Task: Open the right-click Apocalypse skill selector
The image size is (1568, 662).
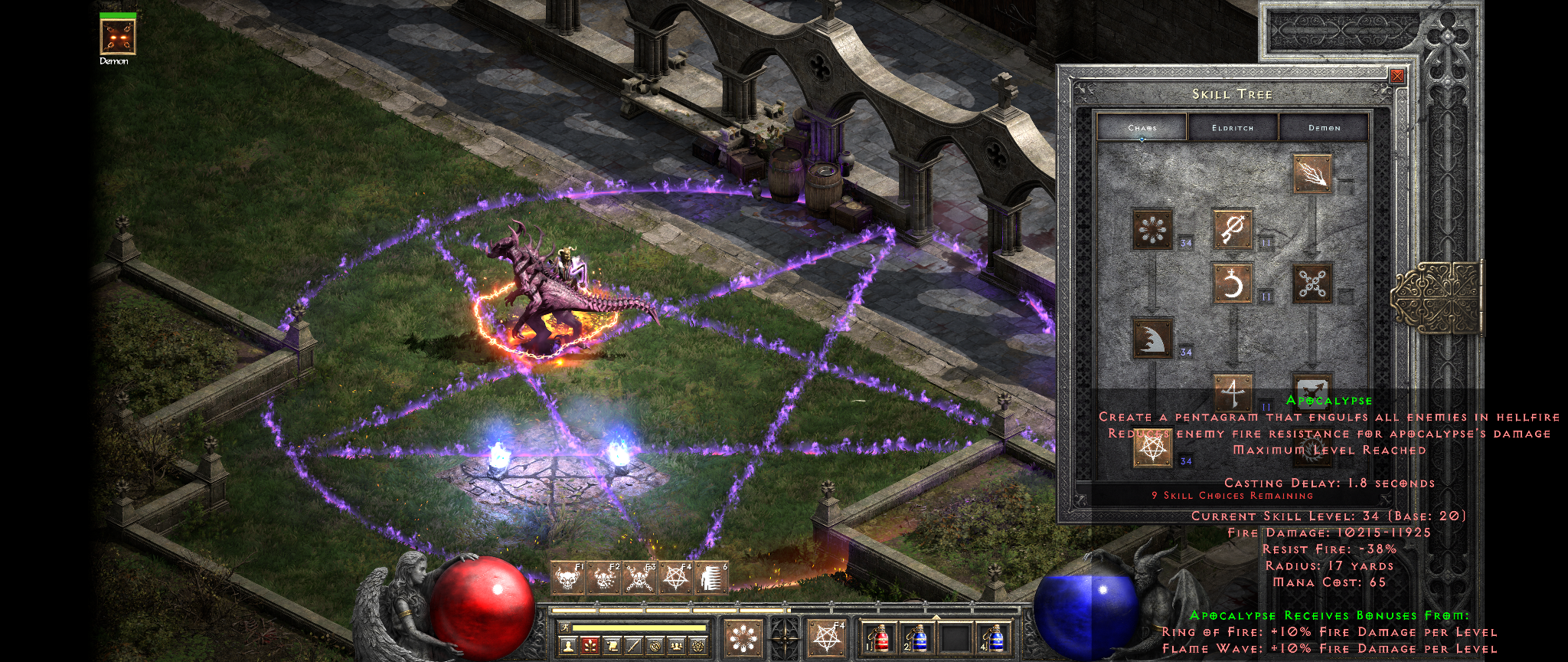Action: [827, 637]
